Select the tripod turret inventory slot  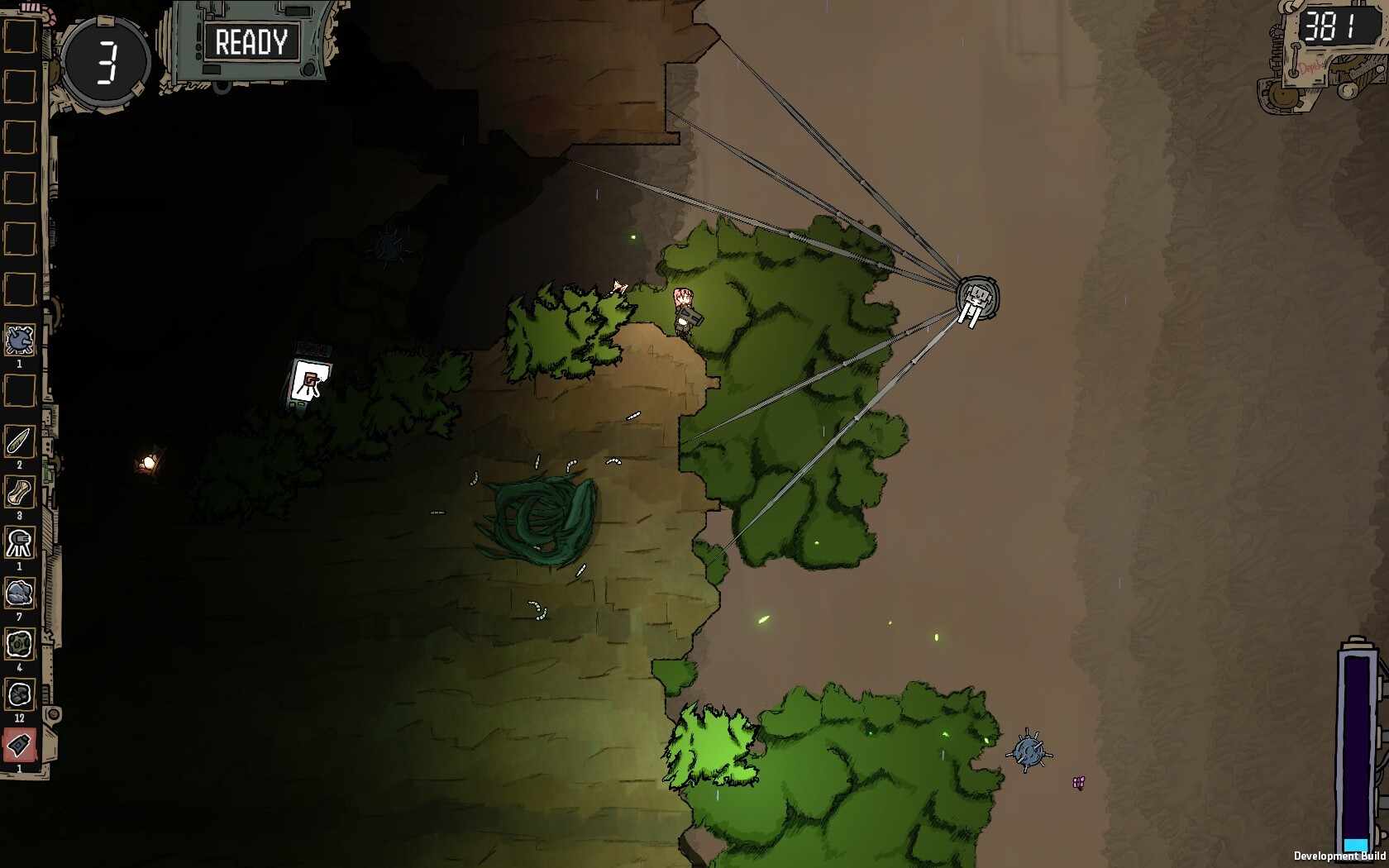20,543
